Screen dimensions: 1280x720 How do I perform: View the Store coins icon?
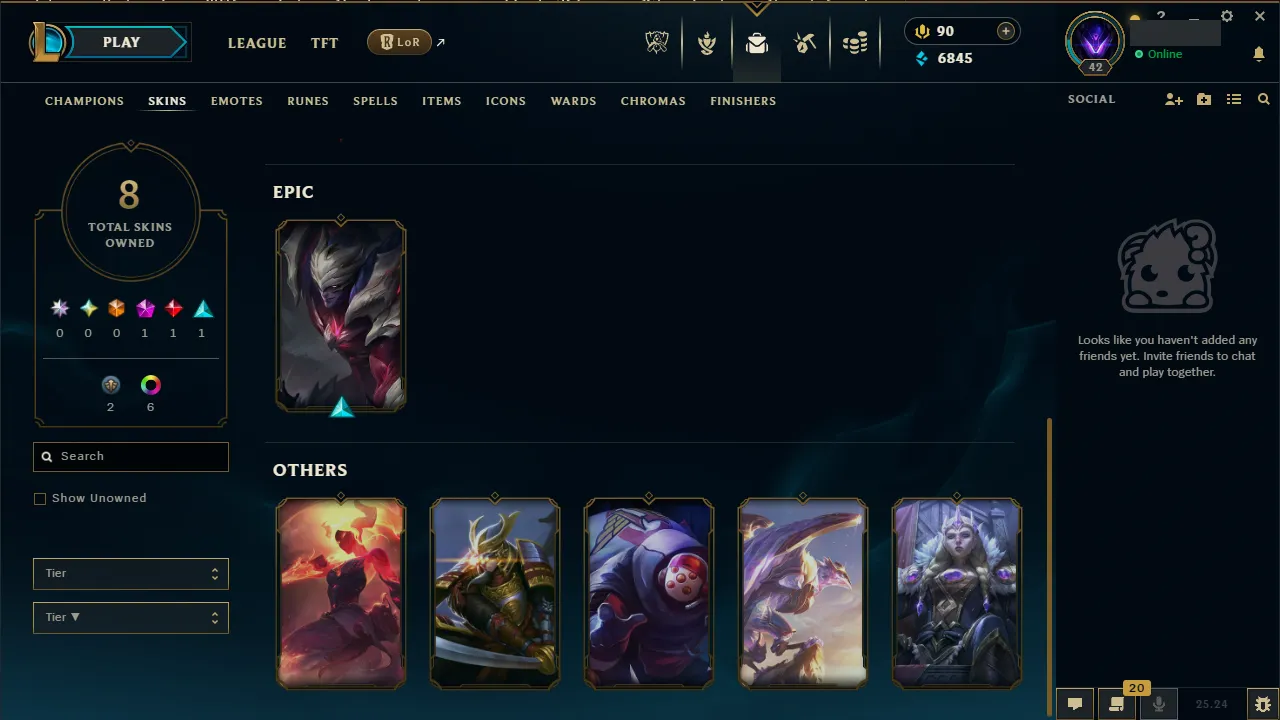click(855, 42)
